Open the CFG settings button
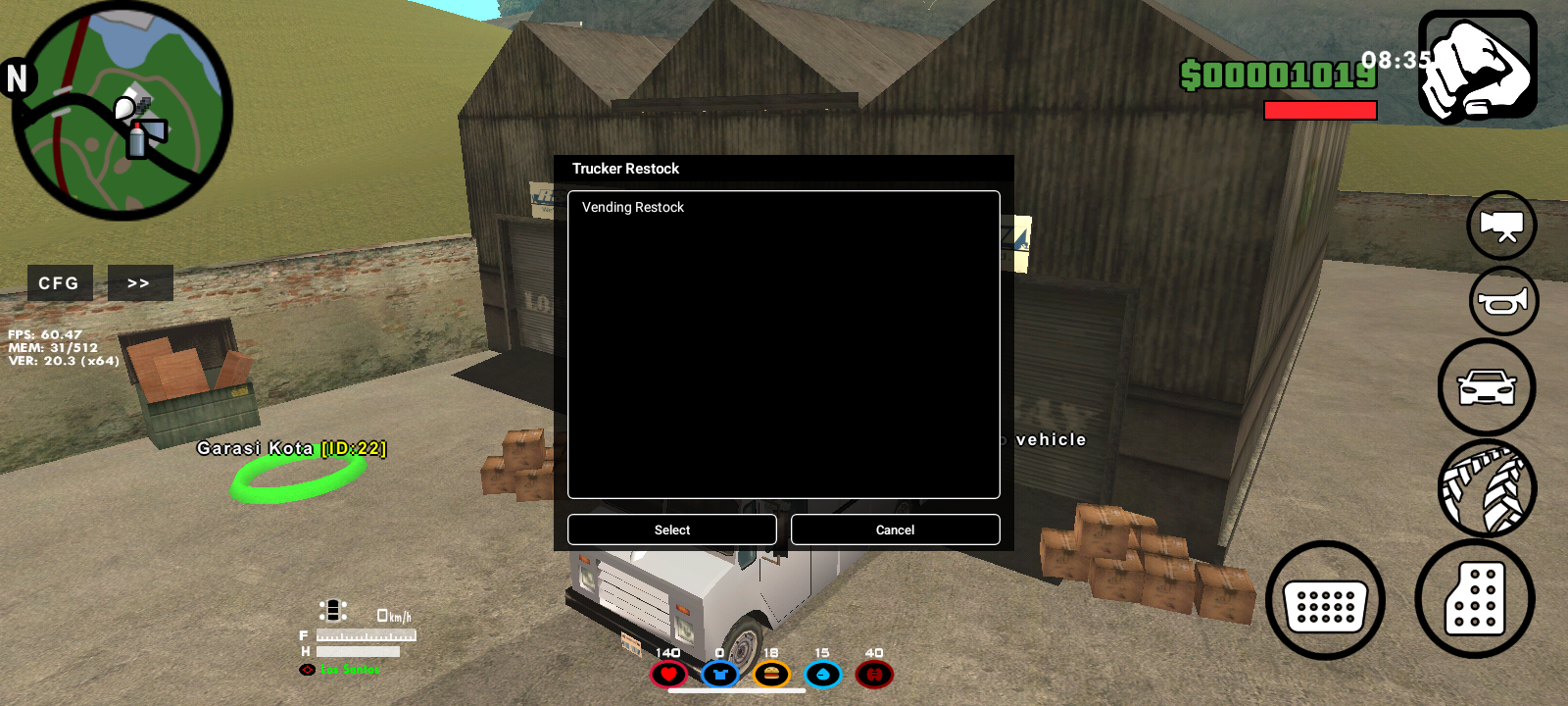 tap(59, 283)
